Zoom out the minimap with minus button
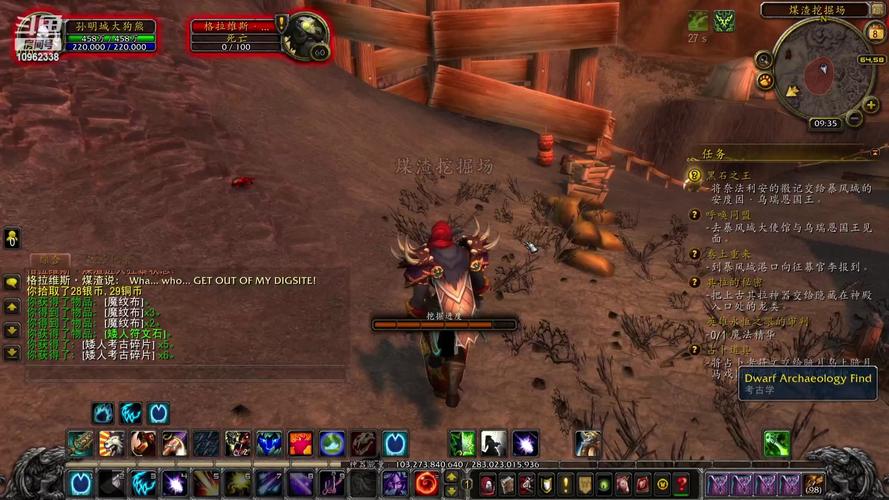 coord(853,119)
